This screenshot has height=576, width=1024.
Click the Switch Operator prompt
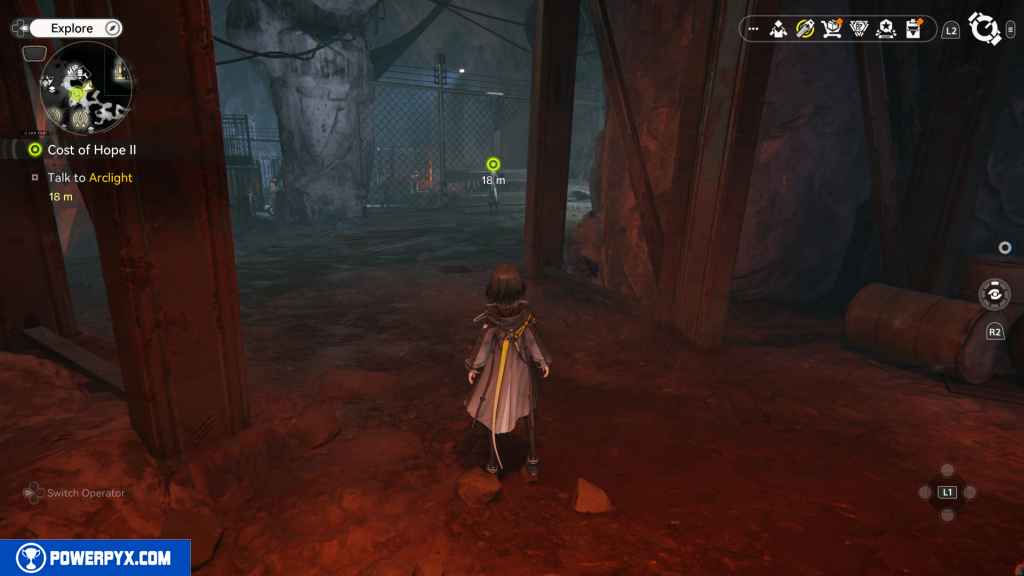75,493
